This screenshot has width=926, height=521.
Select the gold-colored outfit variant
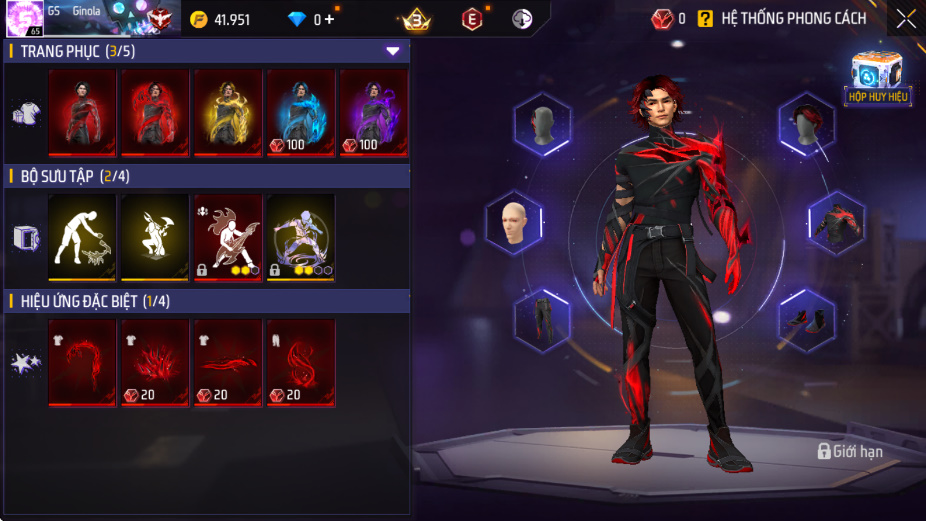click(228, 112)
